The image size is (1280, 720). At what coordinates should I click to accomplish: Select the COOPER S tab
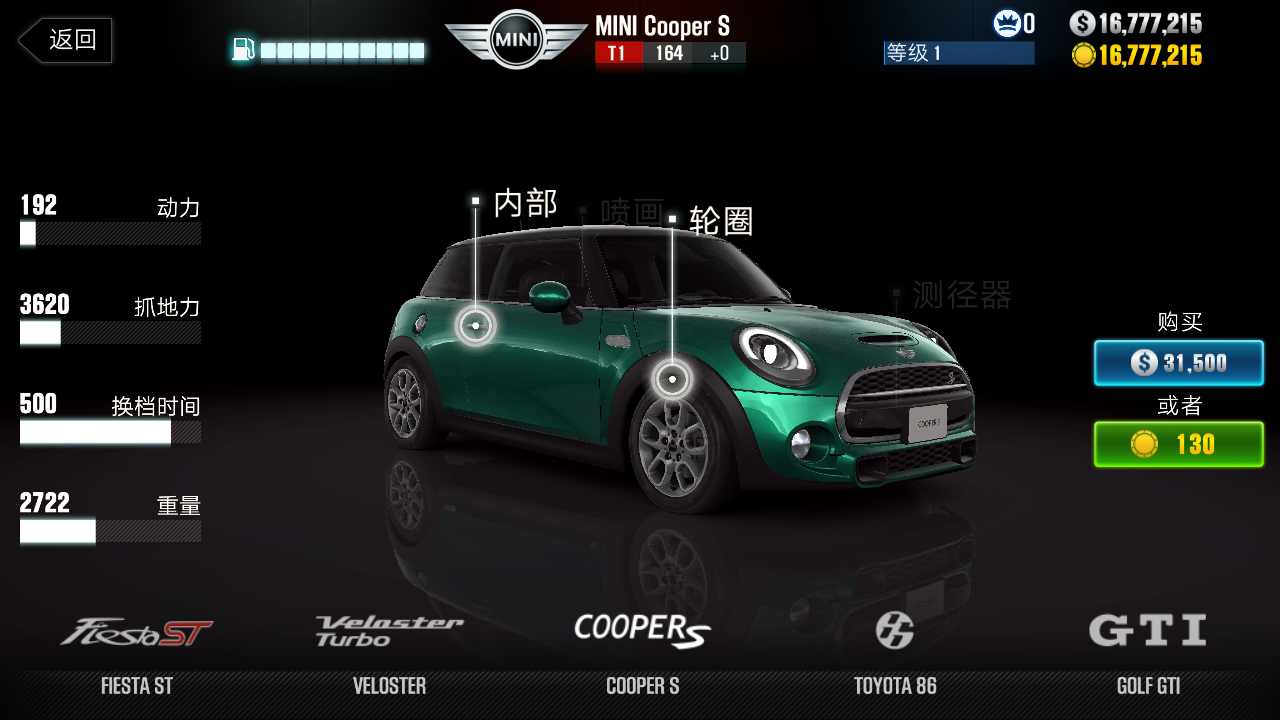(642, 686)
